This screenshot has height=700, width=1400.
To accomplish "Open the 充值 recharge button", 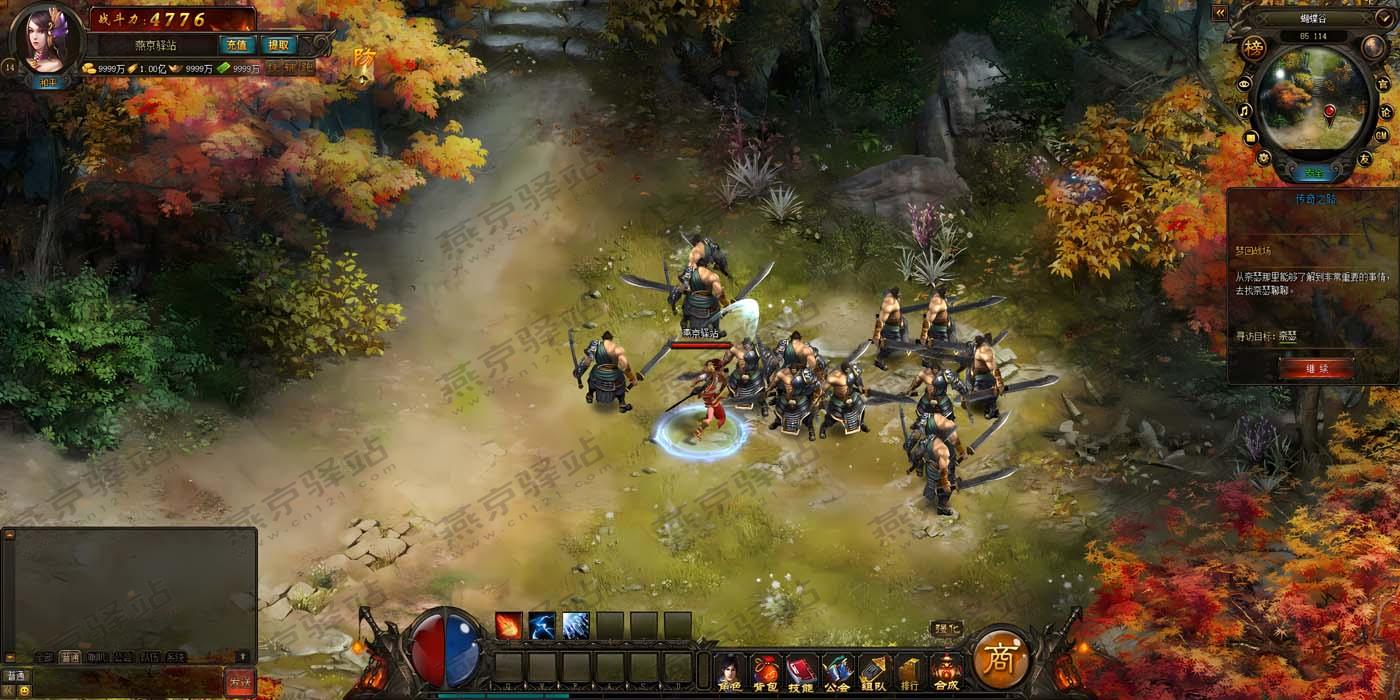I will pyautogui.click(x=236, y=45).
